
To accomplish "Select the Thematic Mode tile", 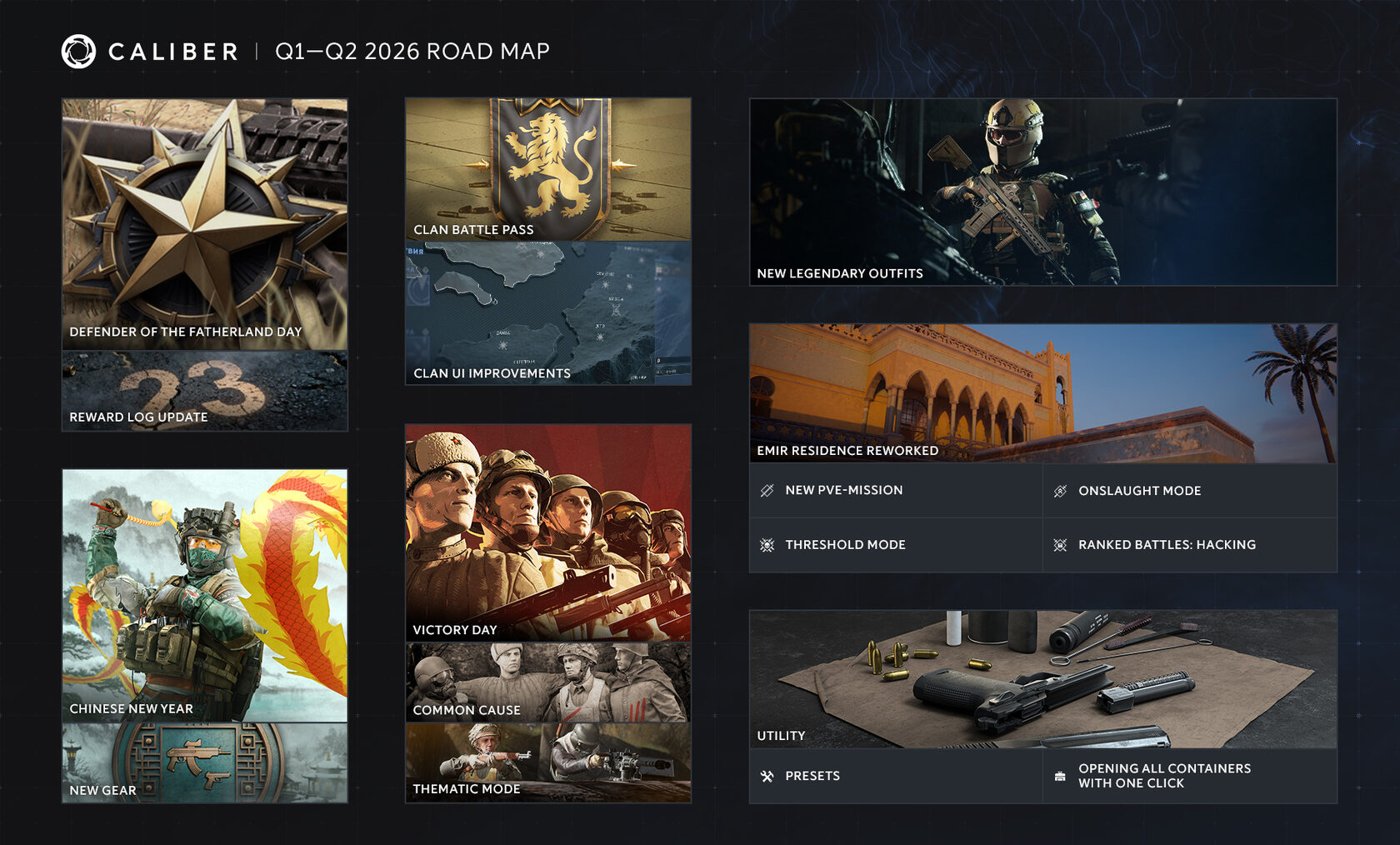I will pos(547,762).
